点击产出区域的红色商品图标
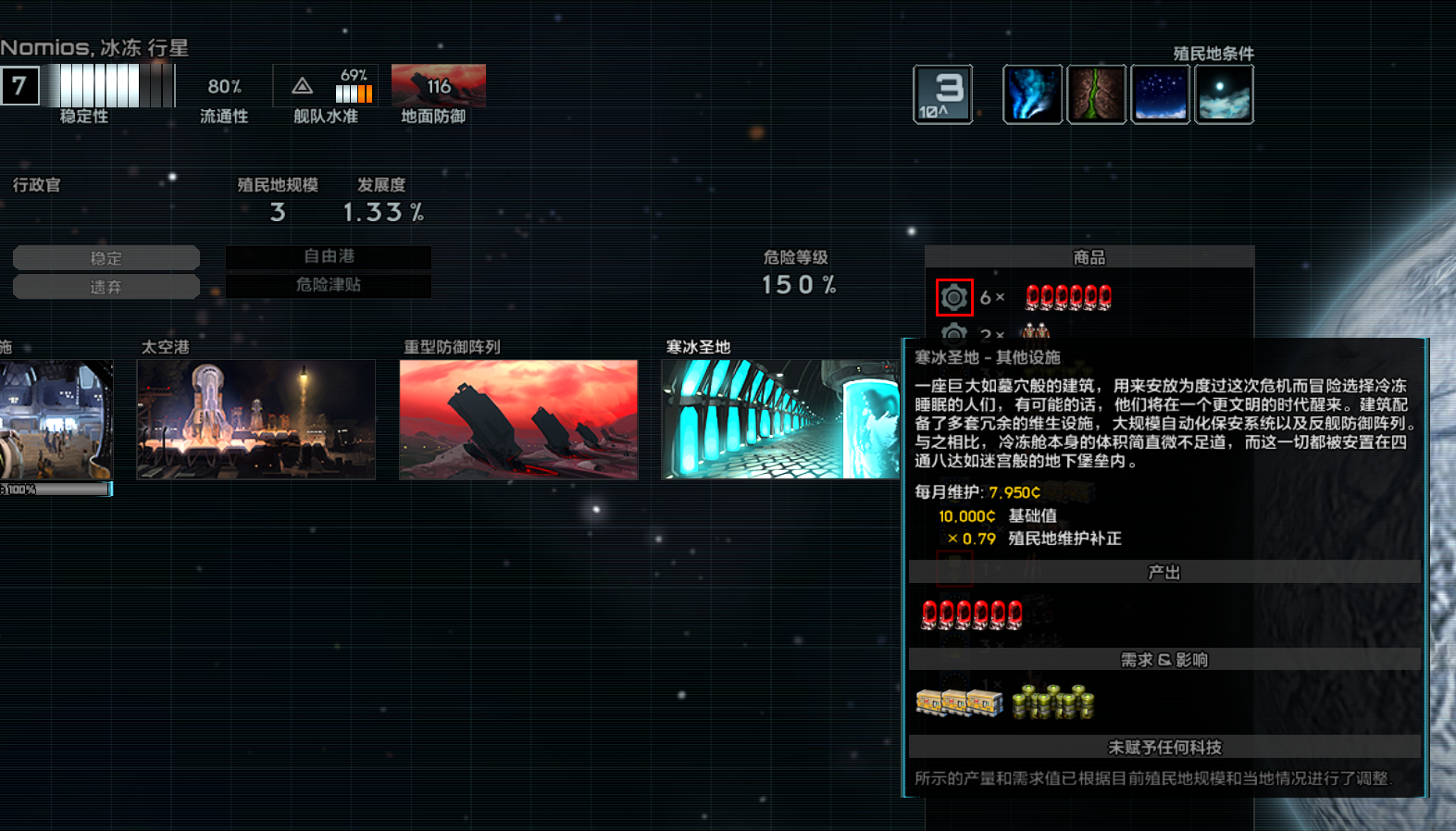This screenshot has height=831, width=1456. 970,614
